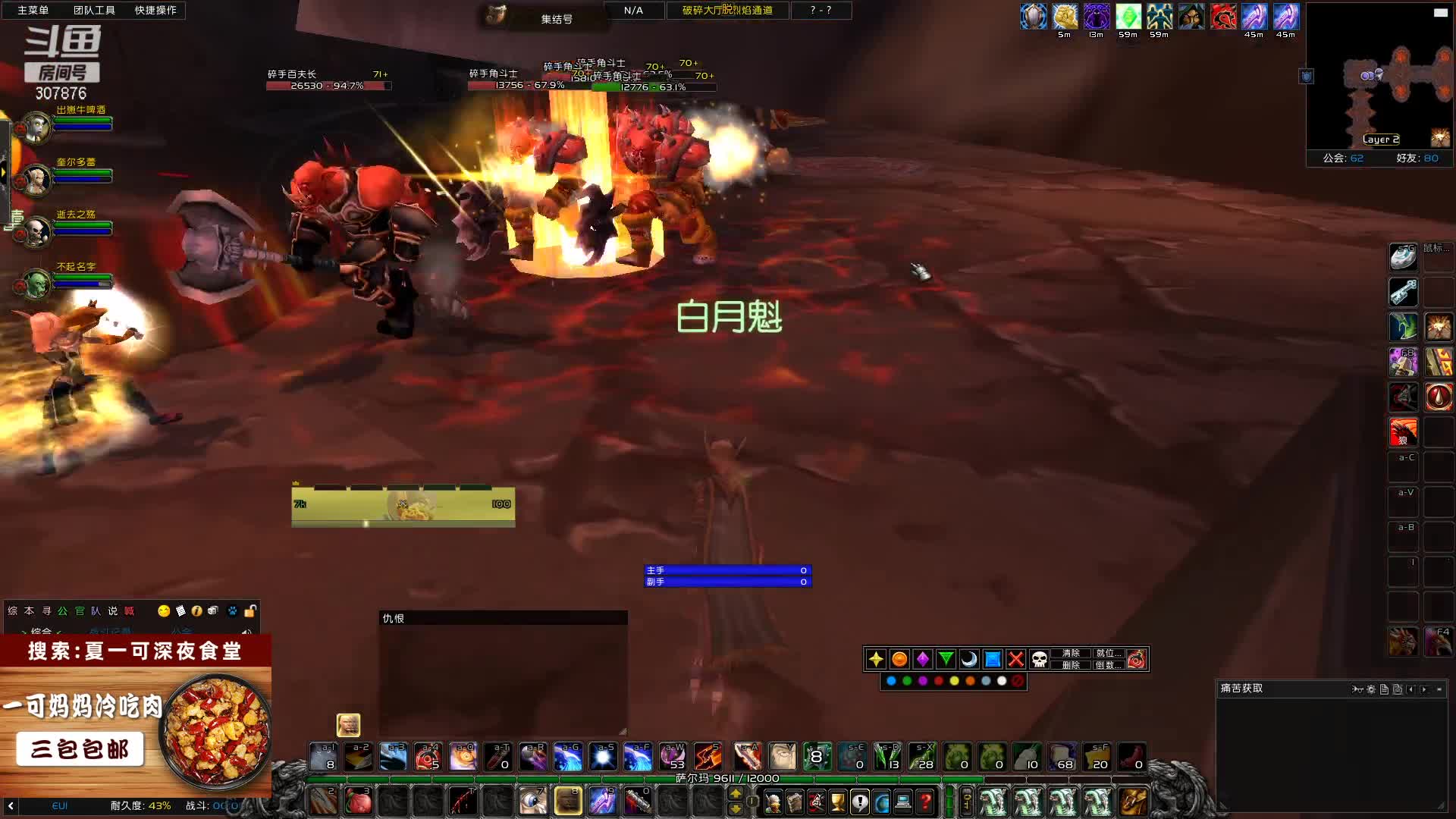This screenshot has height=819, width=1456.
Task: Assign the yellow star raid marker
Action: [x=876, y=659]
